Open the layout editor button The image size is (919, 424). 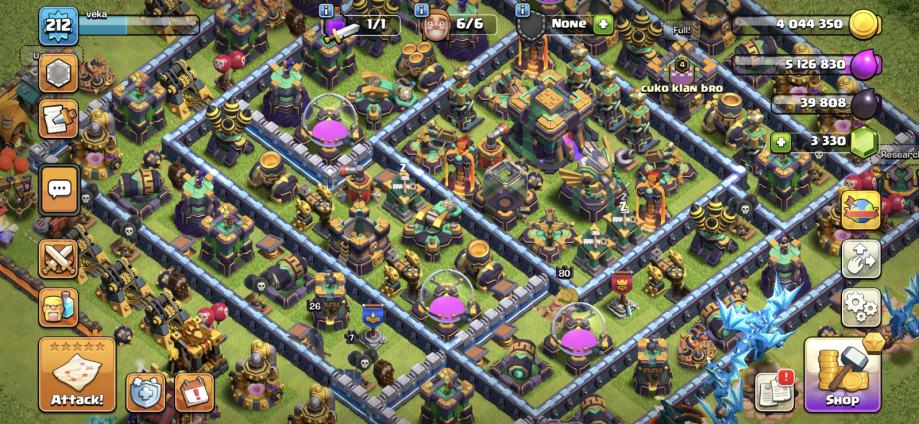pos(860,258)
